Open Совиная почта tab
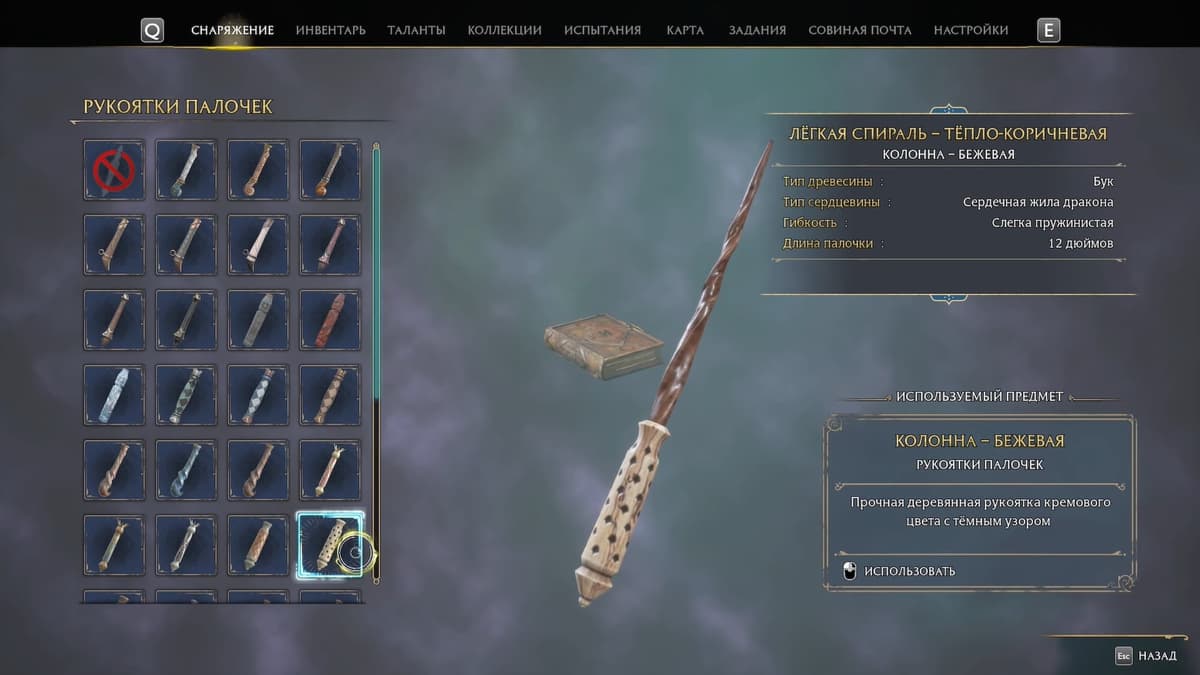1200x675 pixels. (x=859, y=30)
